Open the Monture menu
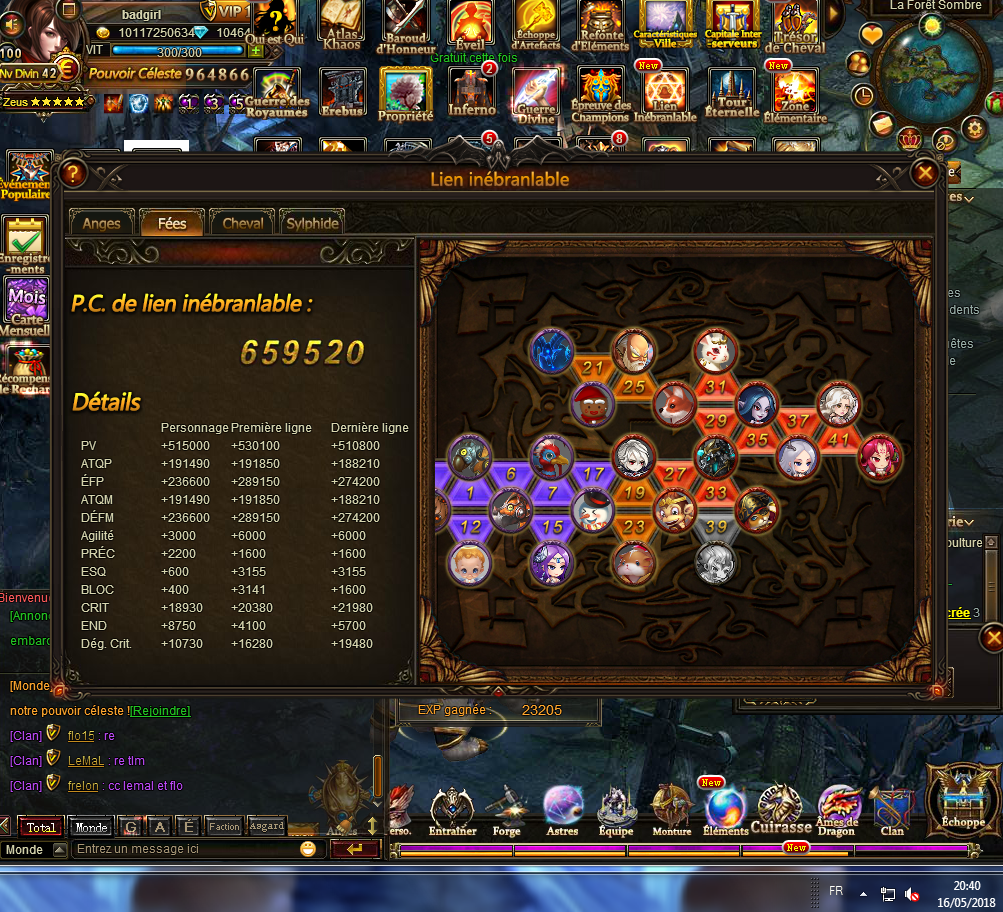 (671, 809)
